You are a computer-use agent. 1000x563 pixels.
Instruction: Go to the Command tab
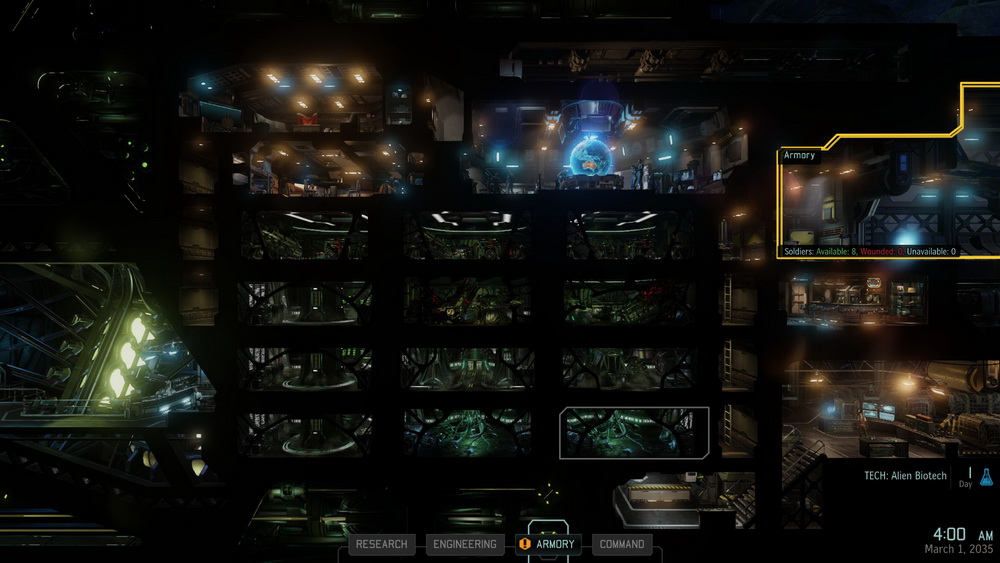[x=622, y=544]
